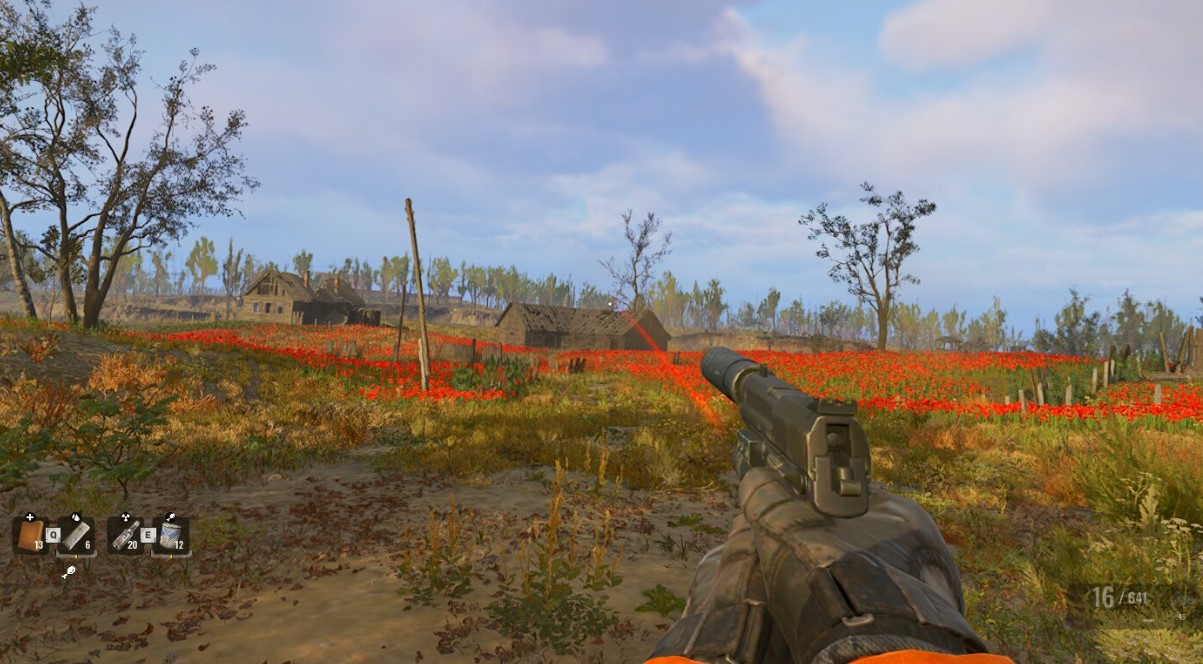Select the orange medkit quick slot
The height and width of the screenshot is (664, 1203).
pos(31,534)
